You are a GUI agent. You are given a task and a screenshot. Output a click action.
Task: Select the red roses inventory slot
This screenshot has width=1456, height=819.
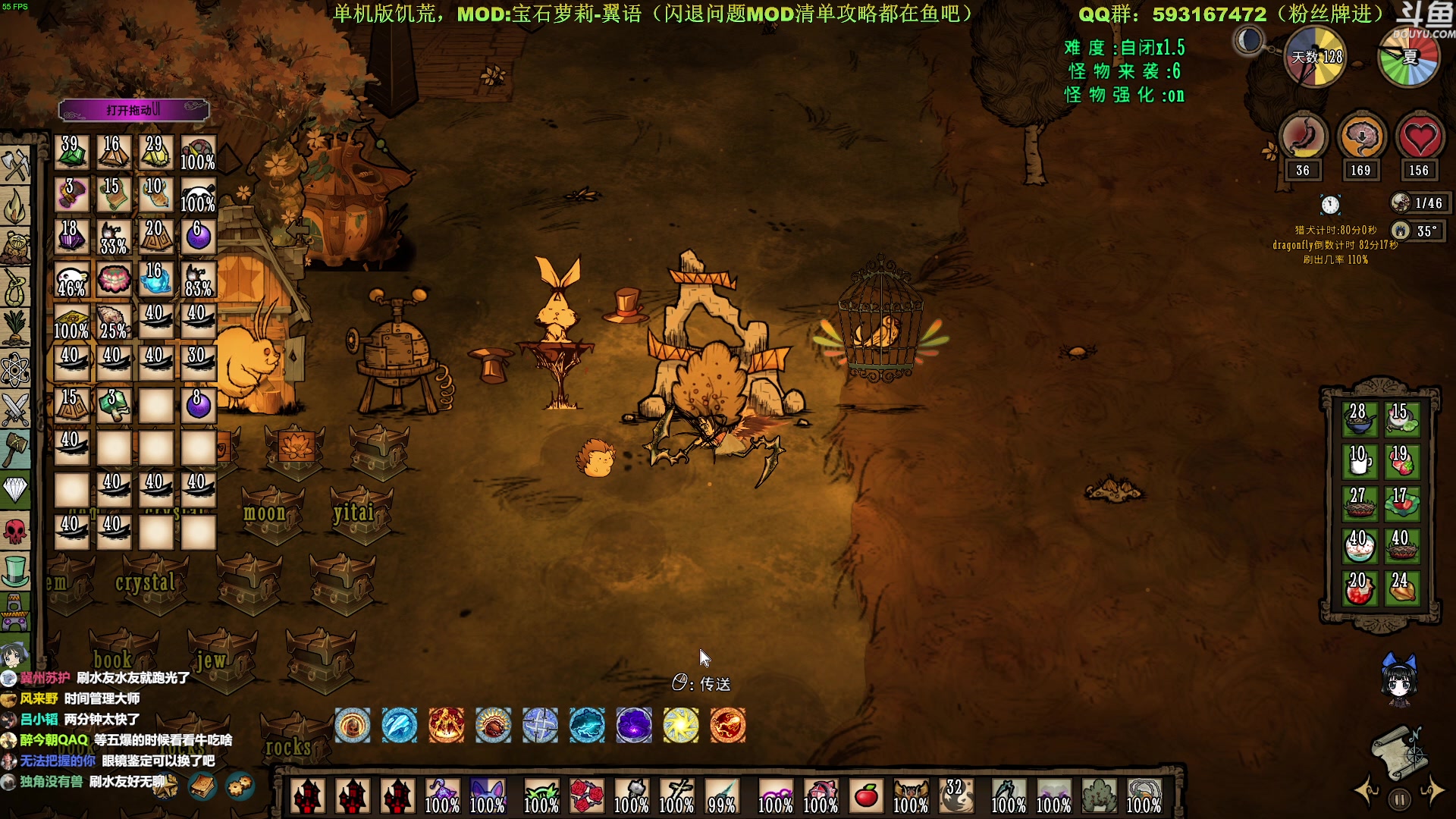click(x=587, y=796)
